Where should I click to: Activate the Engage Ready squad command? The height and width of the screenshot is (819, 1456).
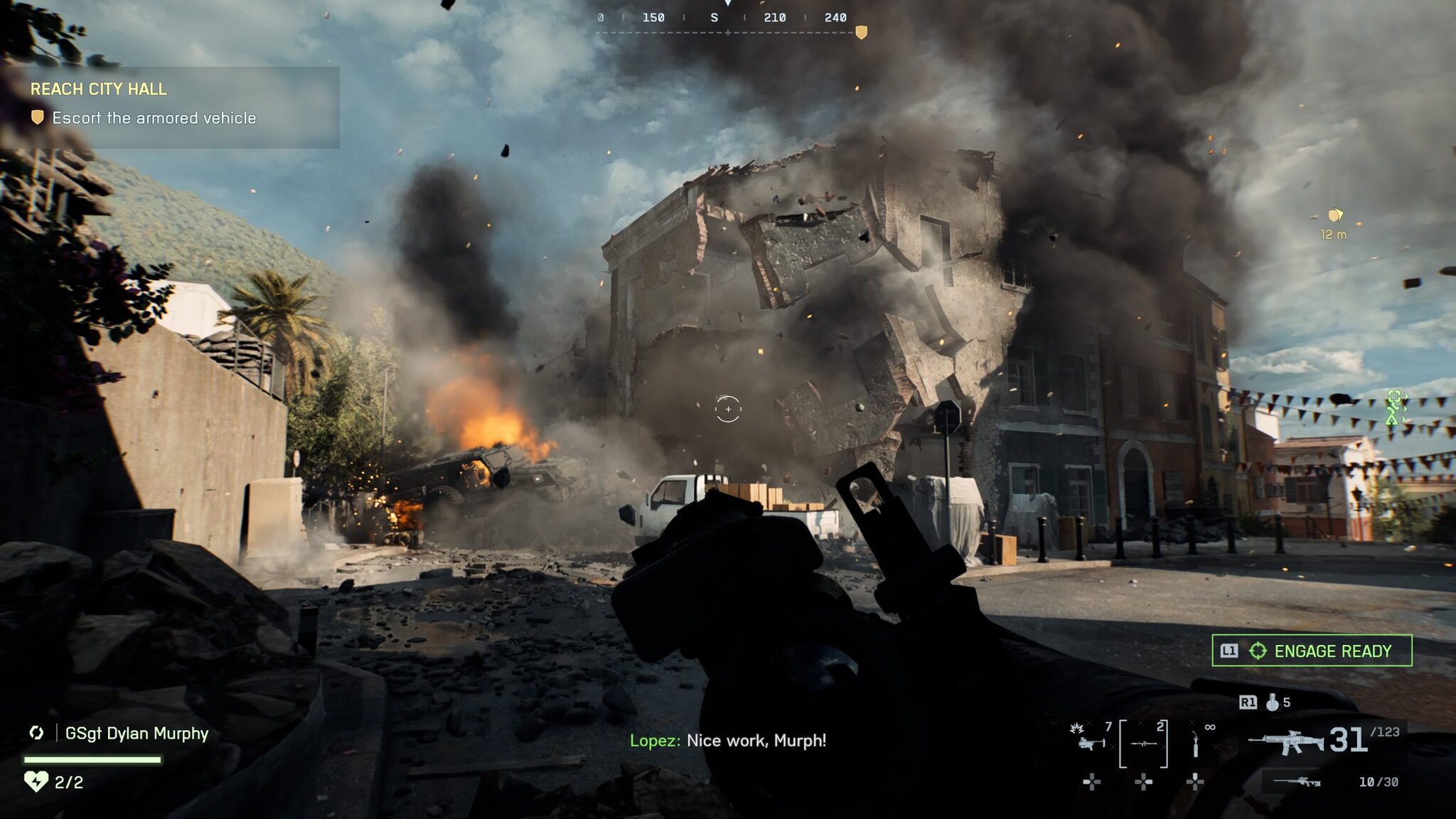click(1312, 651)
